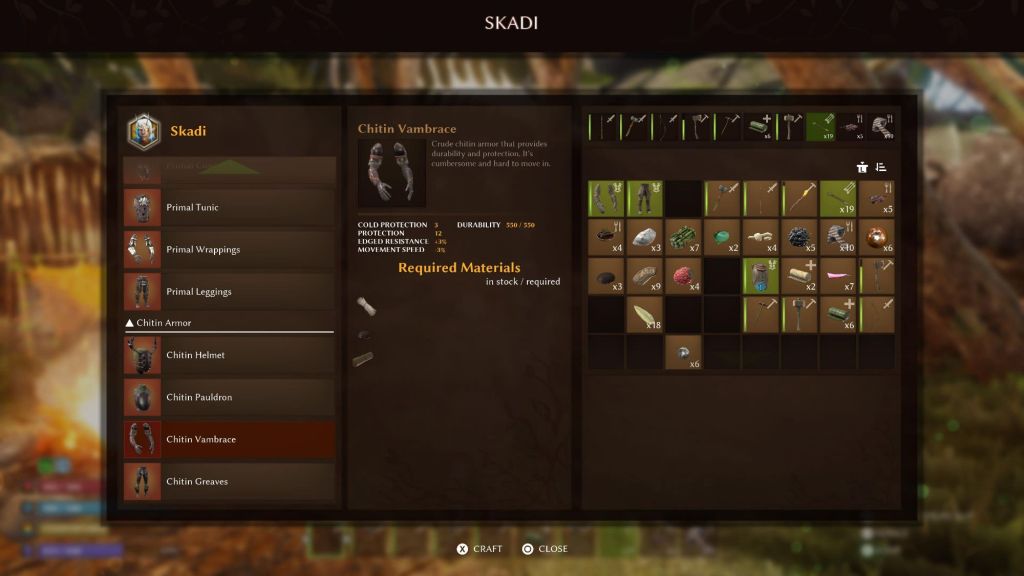Image resolution: width=1024 pixels, height=576 pixels.
Task: Select the arrows stack in the hotbar
Action: coord(822,126)
